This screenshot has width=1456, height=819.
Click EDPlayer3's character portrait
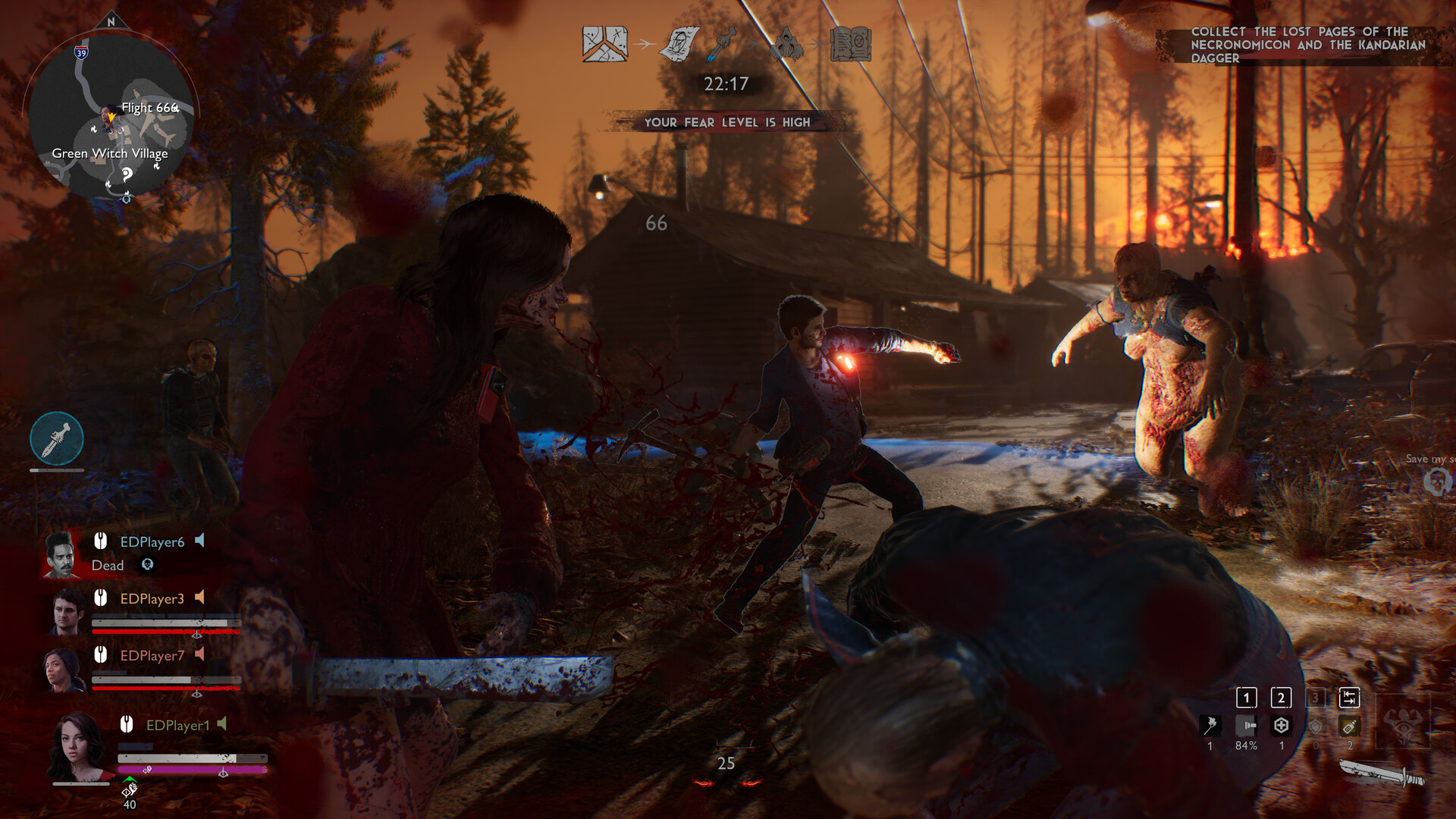coord(67,611)
